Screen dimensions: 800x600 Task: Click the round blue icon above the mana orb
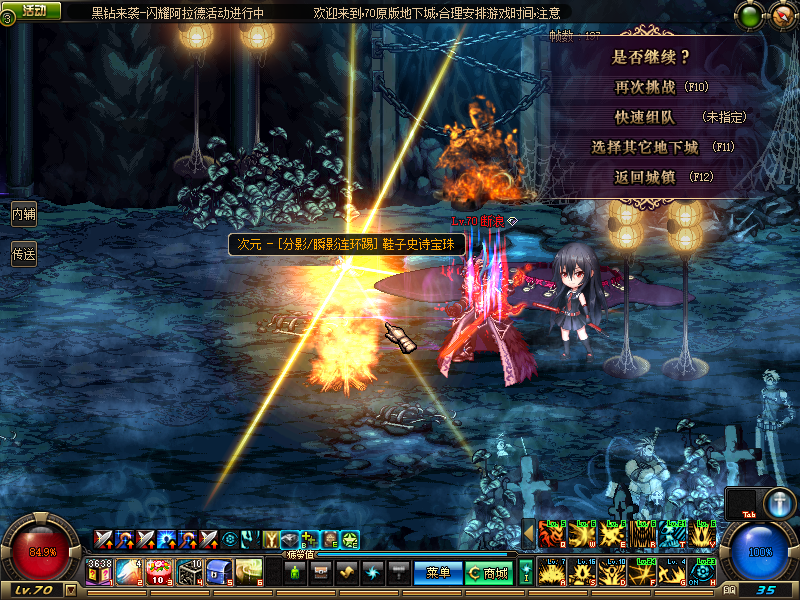click(779, 502)
